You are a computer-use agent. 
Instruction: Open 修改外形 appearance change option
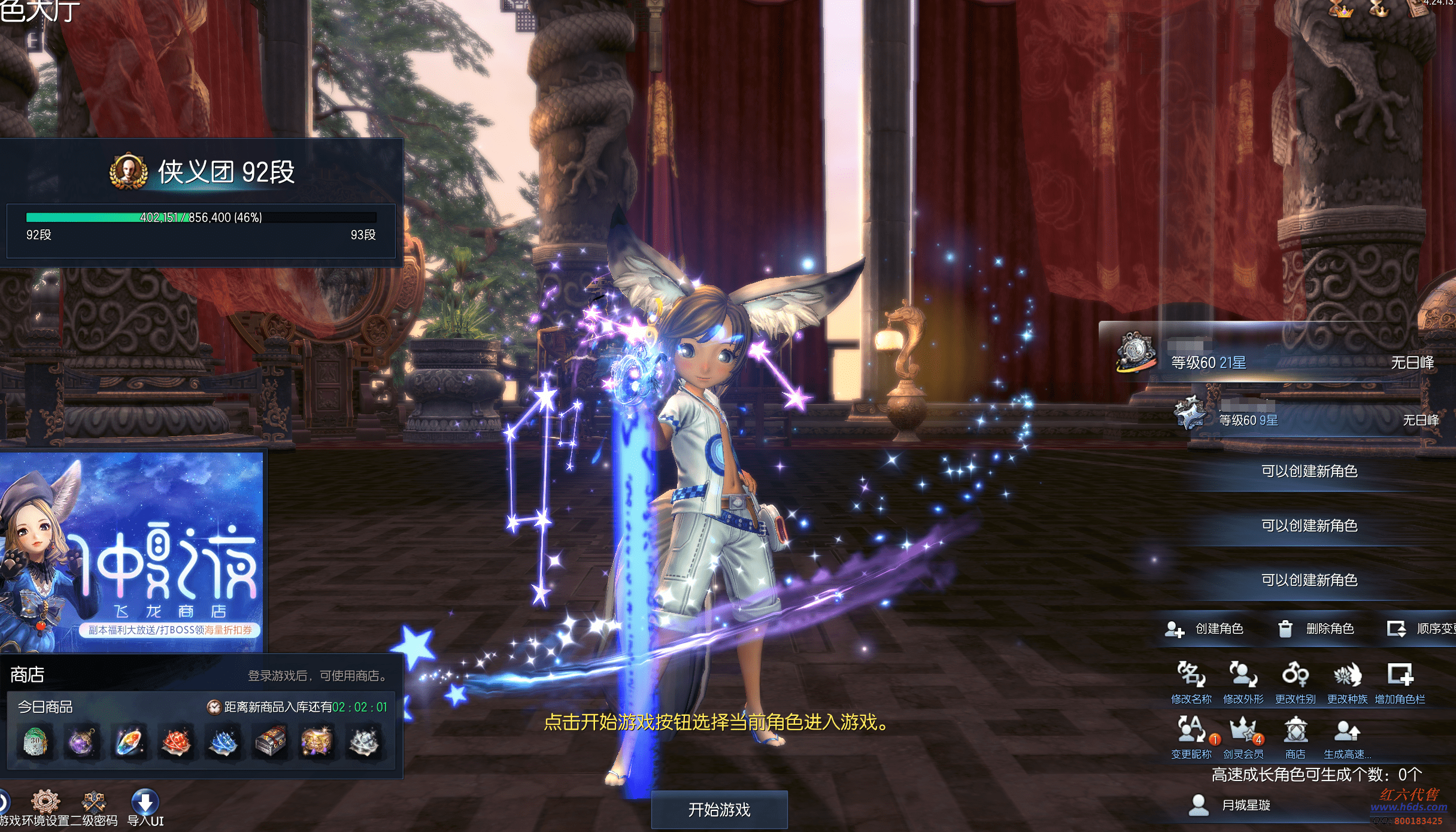[x=1243, y=680]
